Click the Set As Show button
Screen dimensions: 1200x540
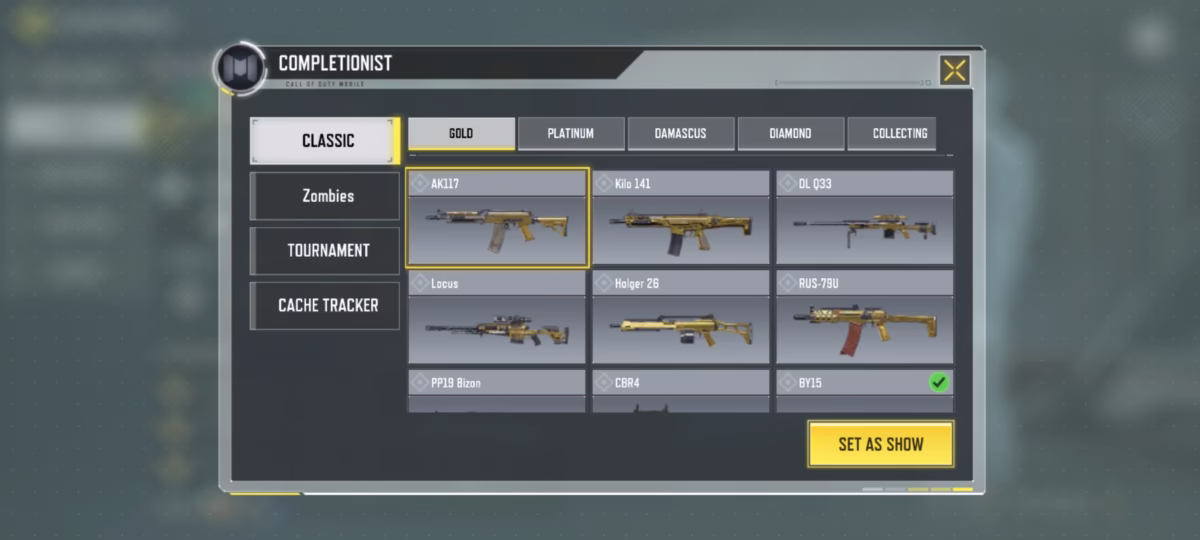point(880,444)
